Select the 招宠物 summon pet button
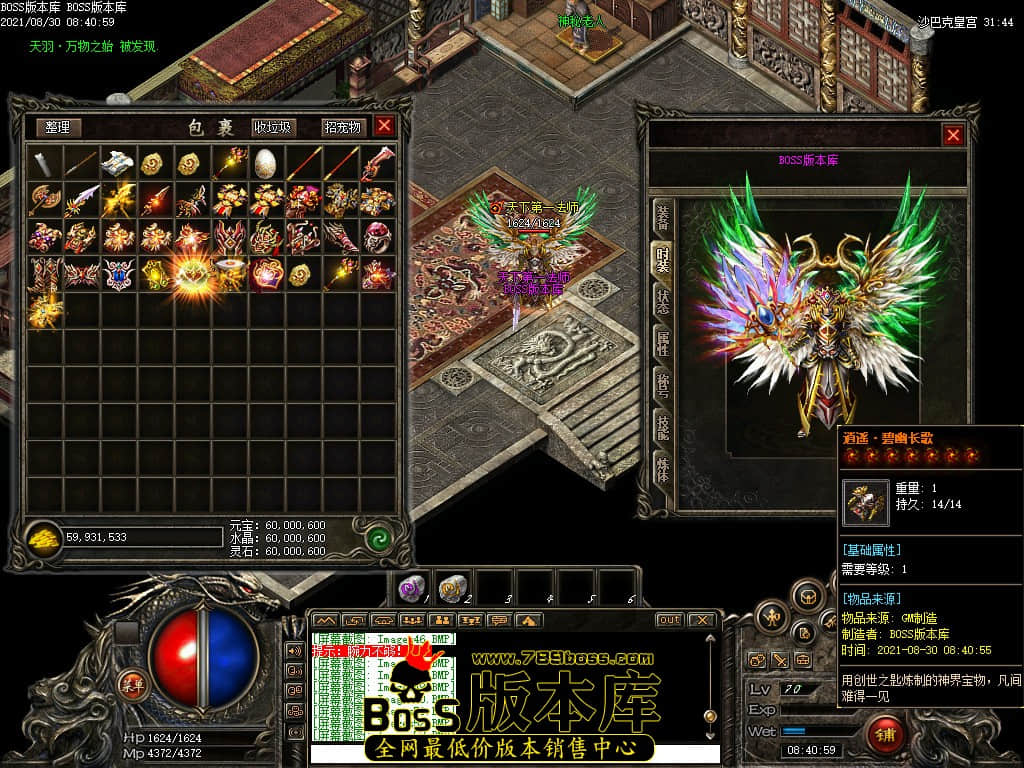 [342, 127]
